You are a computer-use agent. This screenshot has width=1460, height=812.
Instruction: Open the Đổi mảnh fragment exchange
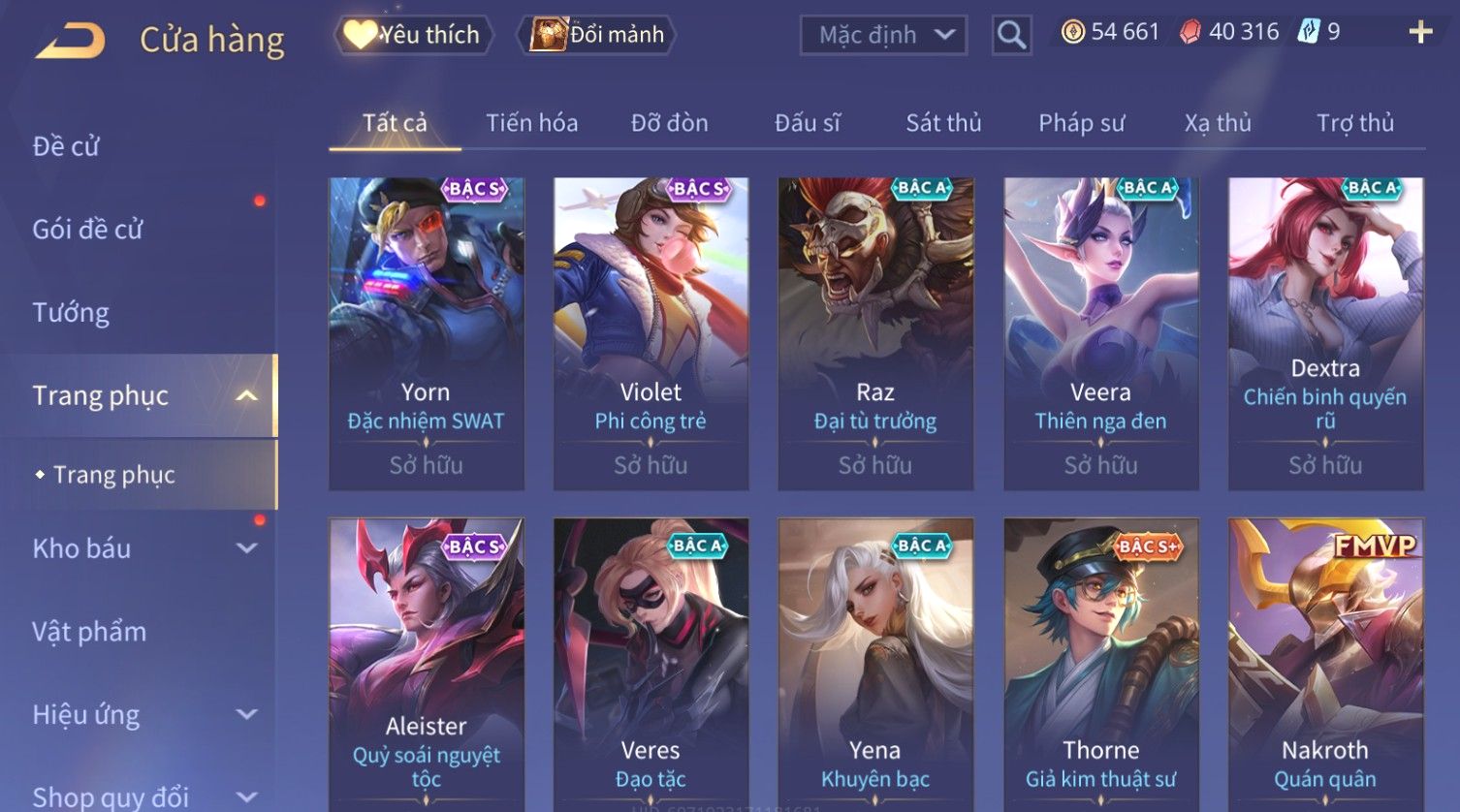coord(598,35)
